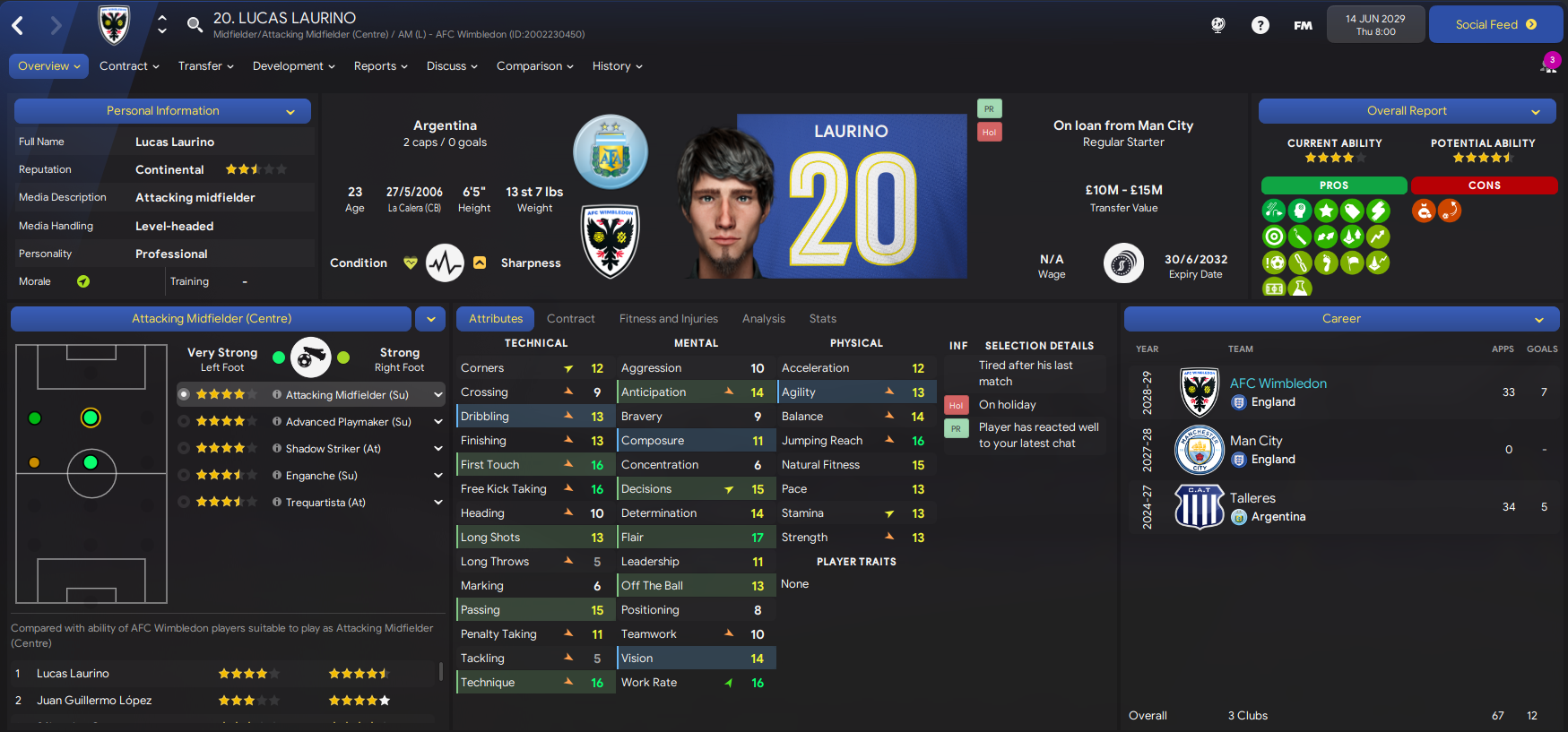Switch to Fitness and Injuries tab

[x=668, y=319]
